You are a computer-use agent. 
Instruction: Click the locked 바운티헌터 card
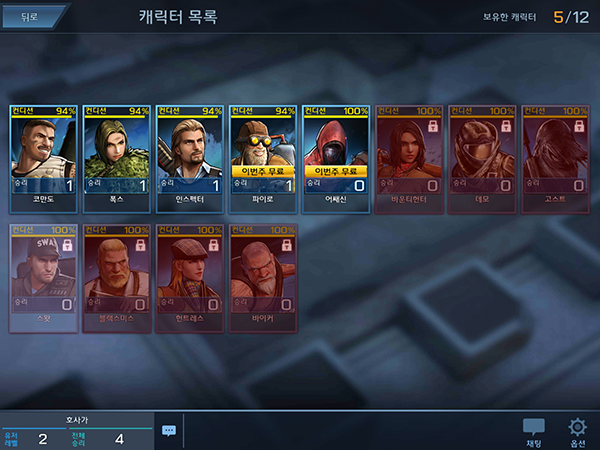[x=410, y=158]
